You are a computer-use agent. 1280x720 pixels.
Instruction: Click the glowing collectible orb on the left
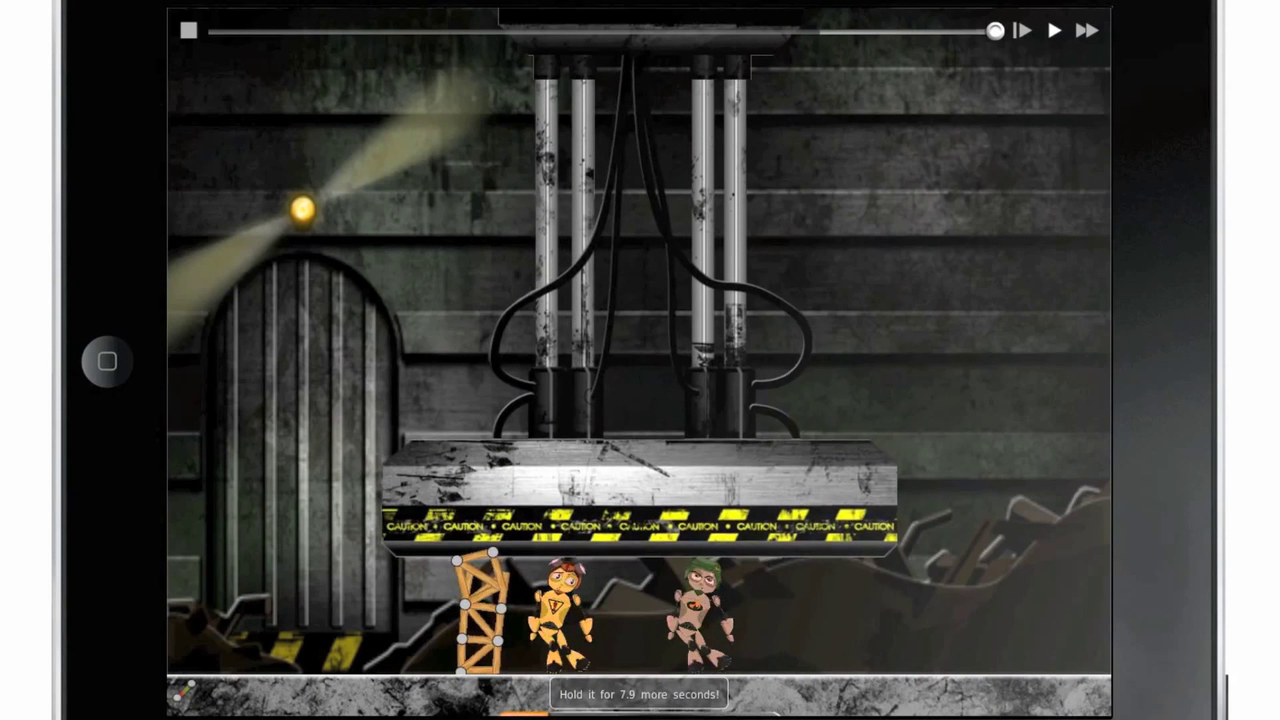click(x=302, y=208)
